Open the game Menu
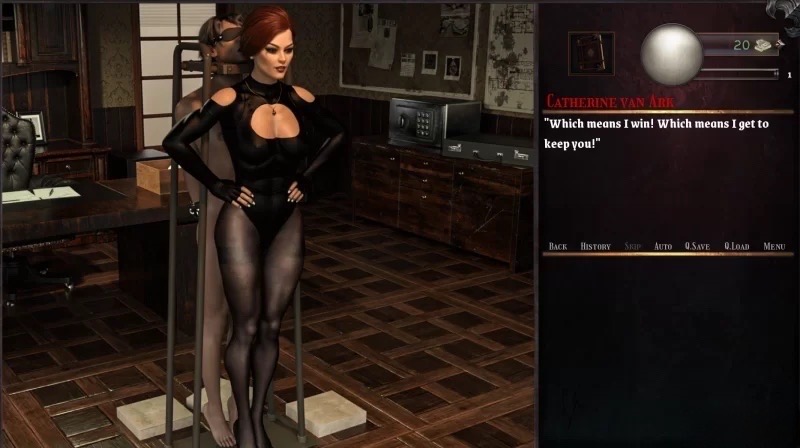The height and width of the screenshot is (448, 800). click(x=774, y=246)
